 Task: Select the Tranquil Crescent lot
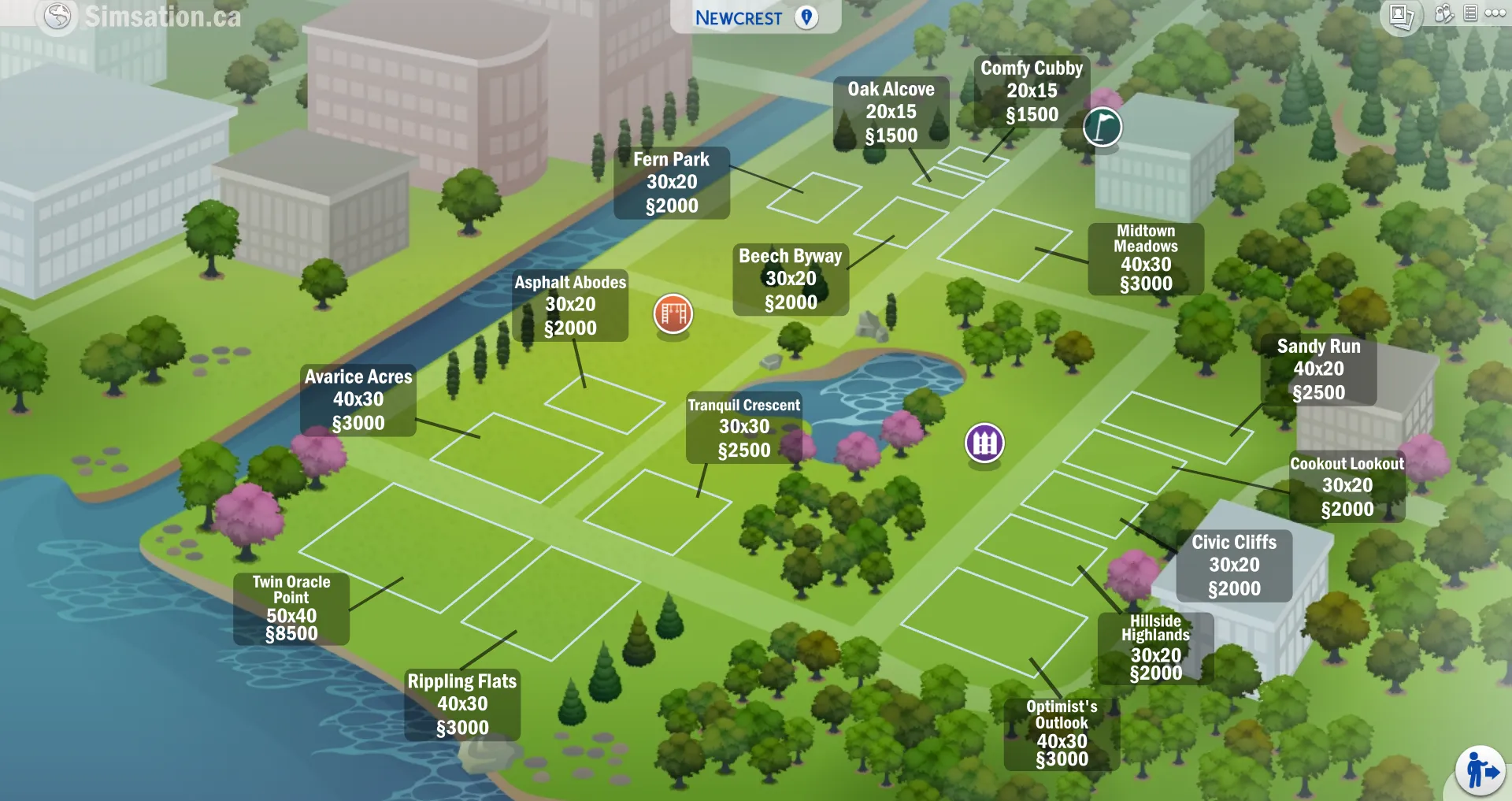pos(743,428)
